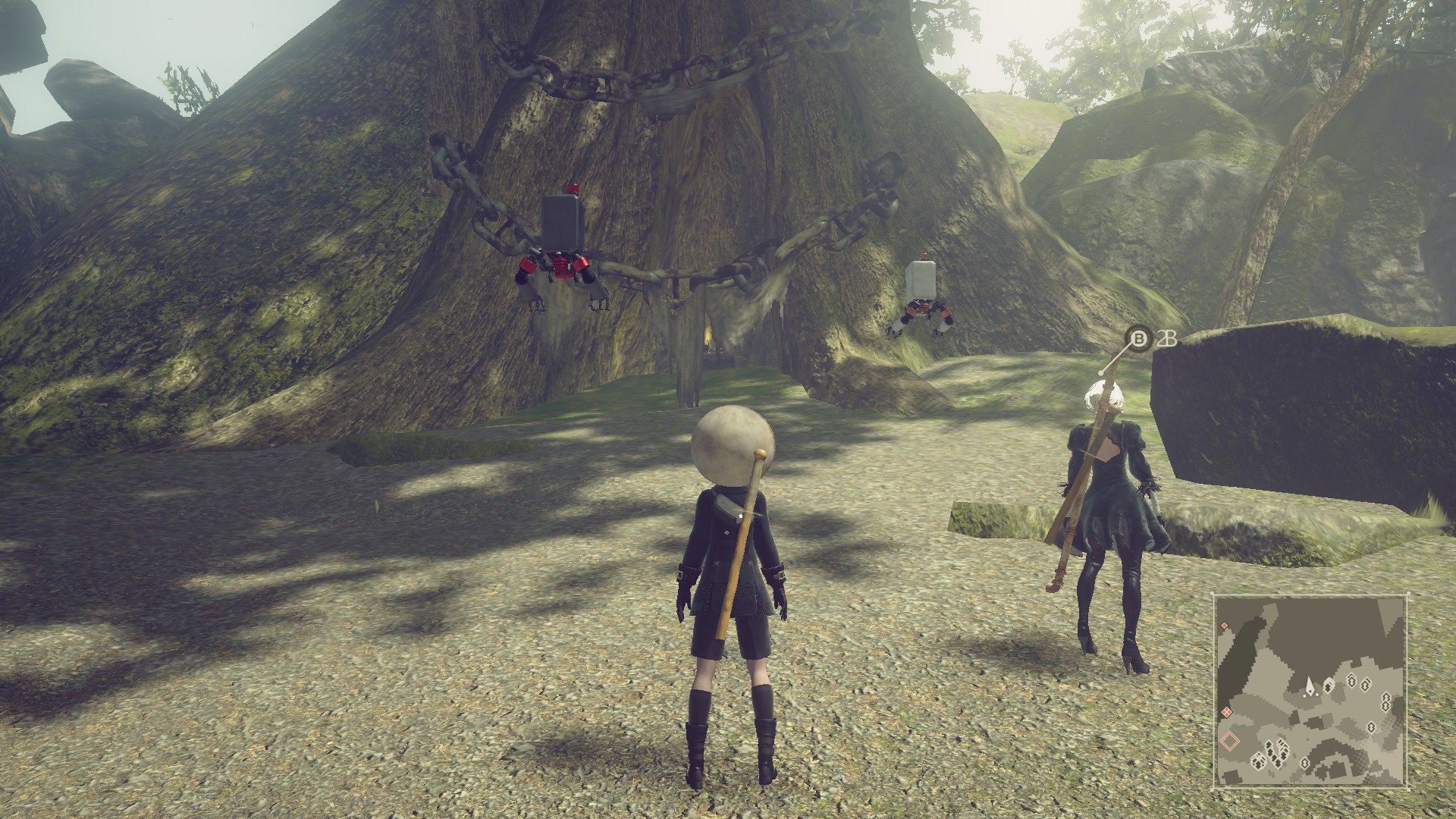Select the red four-diamond cluster minimap marker
Image resolution: width=1456 pixels, height=819 pixels.
[x=1226, y=711]
